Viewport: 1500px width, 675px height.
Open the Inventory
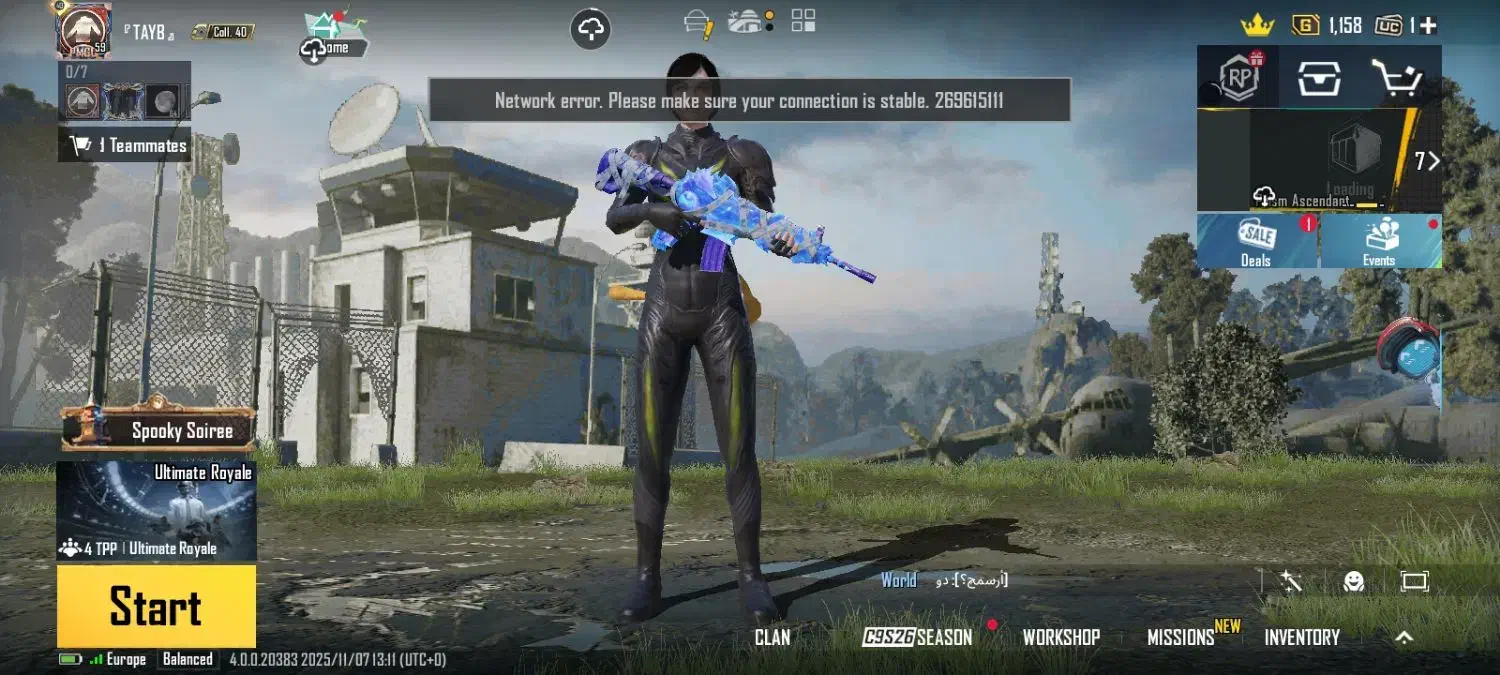pos(1302,637)
